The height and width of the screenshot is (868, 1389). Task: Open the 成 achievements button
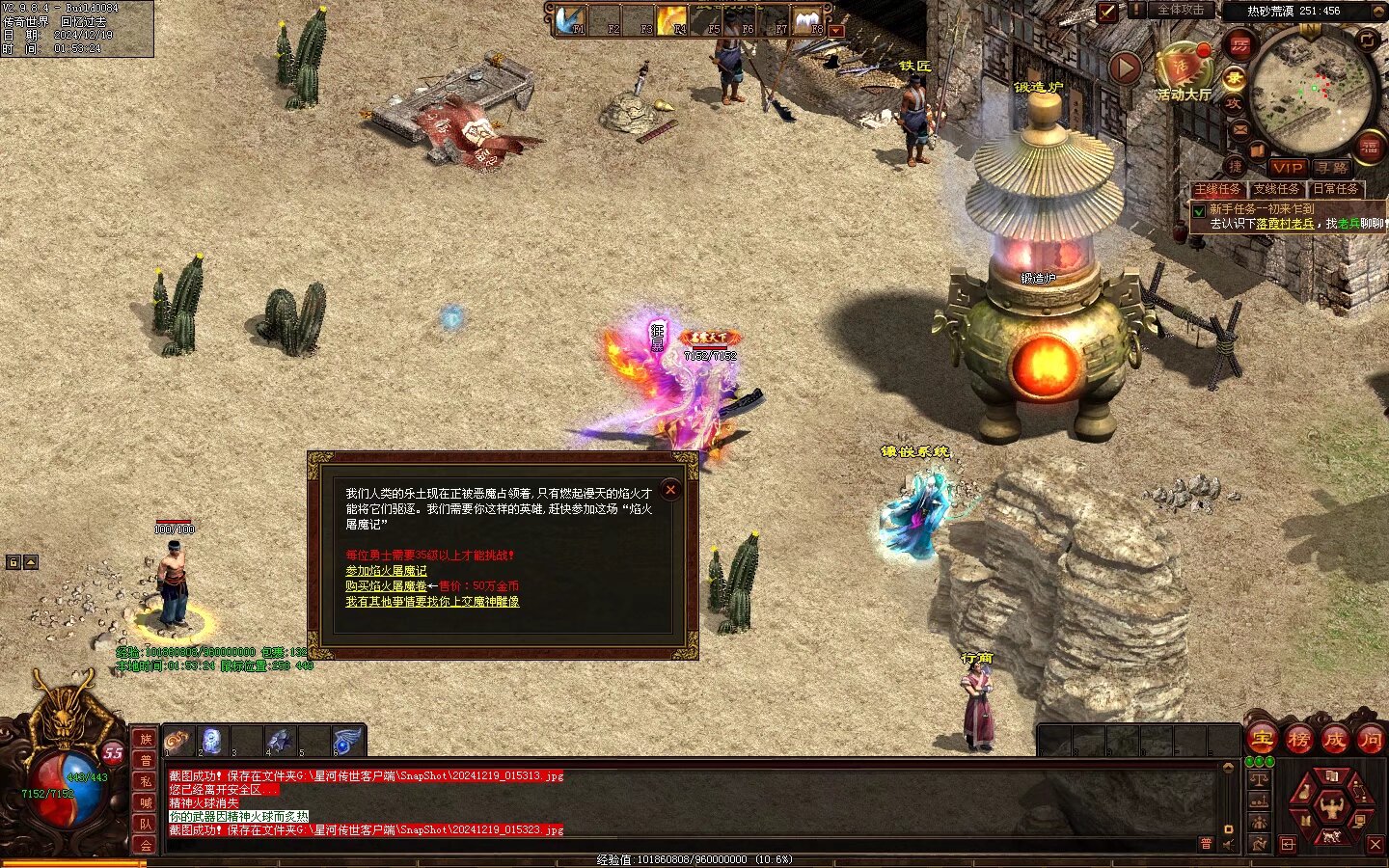[x=1335, y=741]
